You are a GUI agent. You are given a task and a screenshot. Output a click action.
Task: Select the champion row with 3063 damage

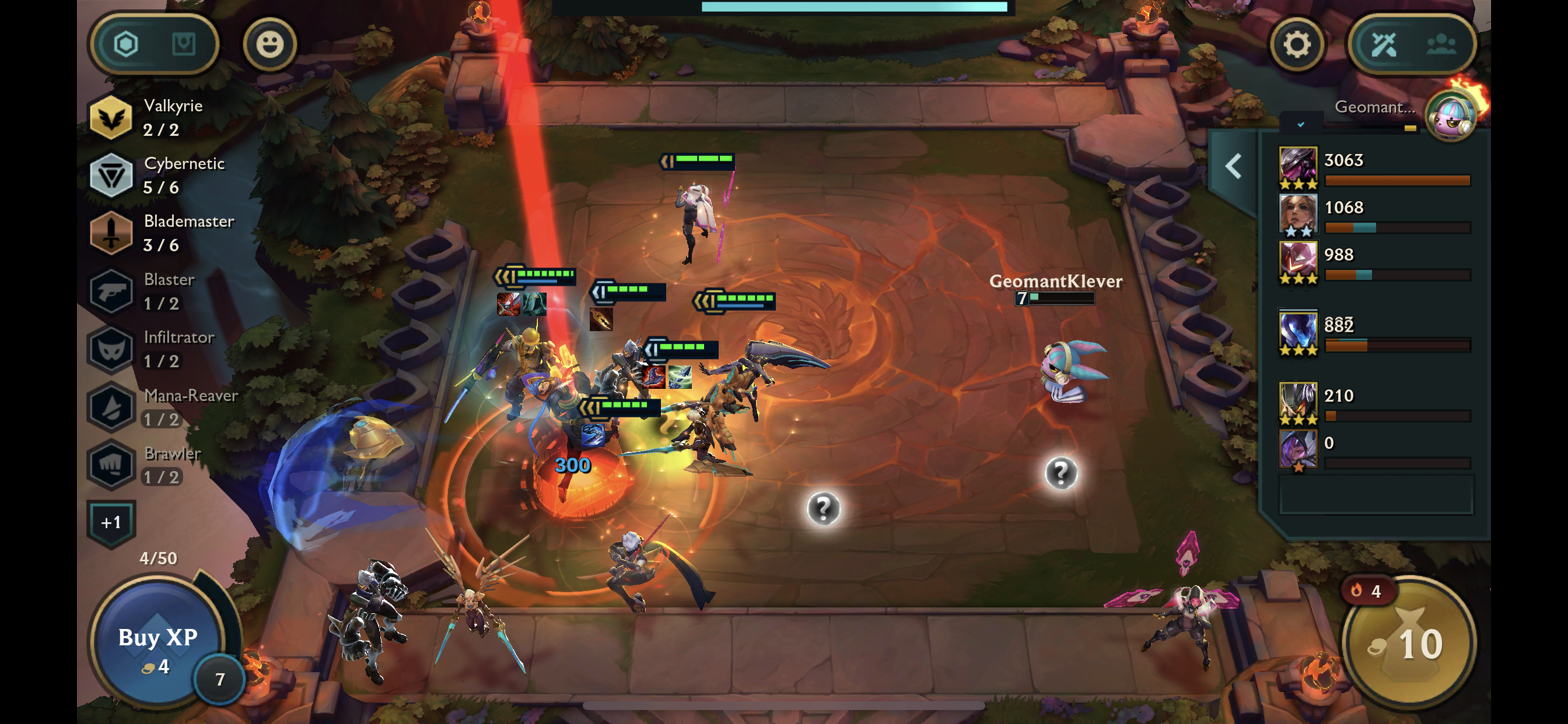pos(1374,168)
